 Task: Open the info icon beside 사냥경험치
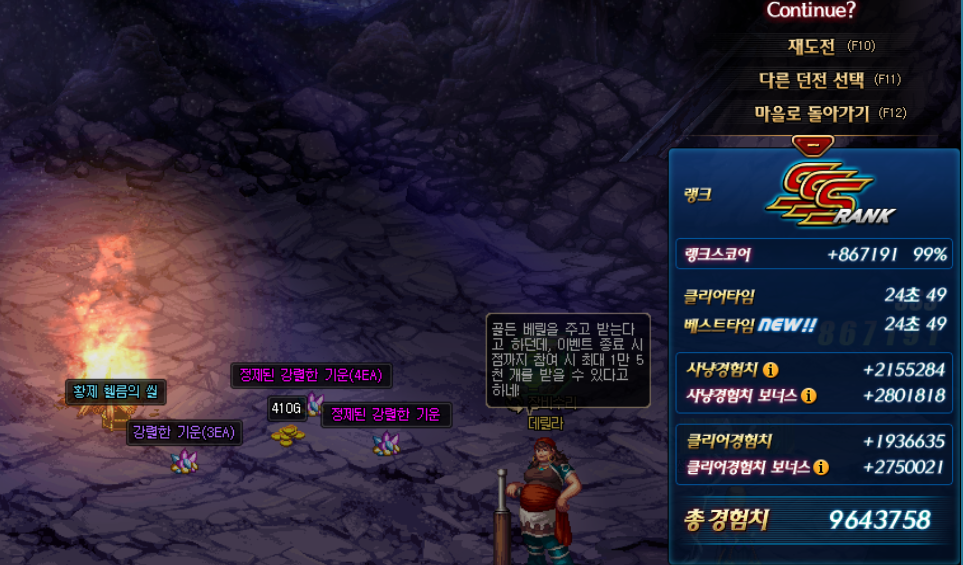771,370
